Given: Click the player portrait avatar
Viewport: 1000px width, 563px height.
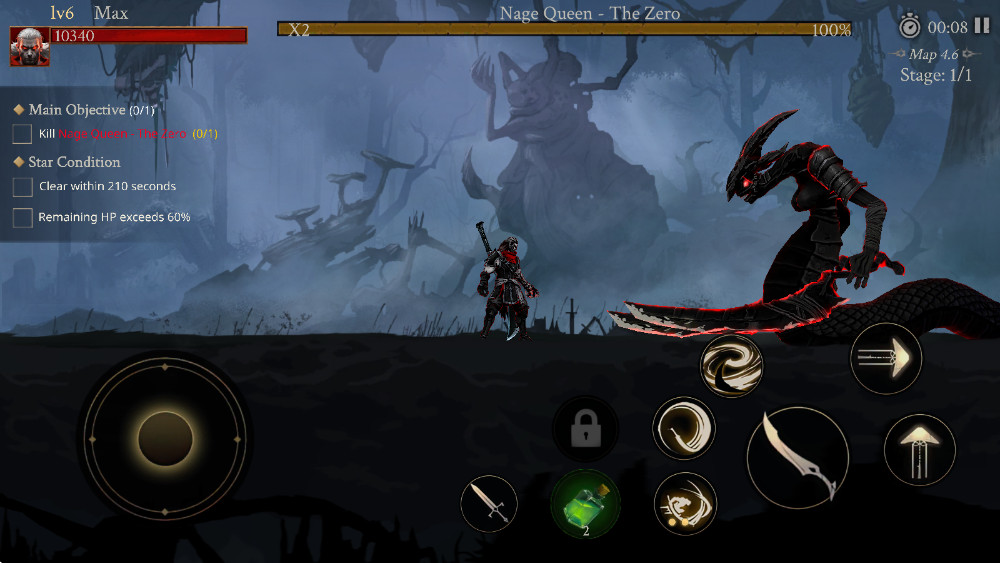Looking at the screenshot, I should tap(29, 46).
